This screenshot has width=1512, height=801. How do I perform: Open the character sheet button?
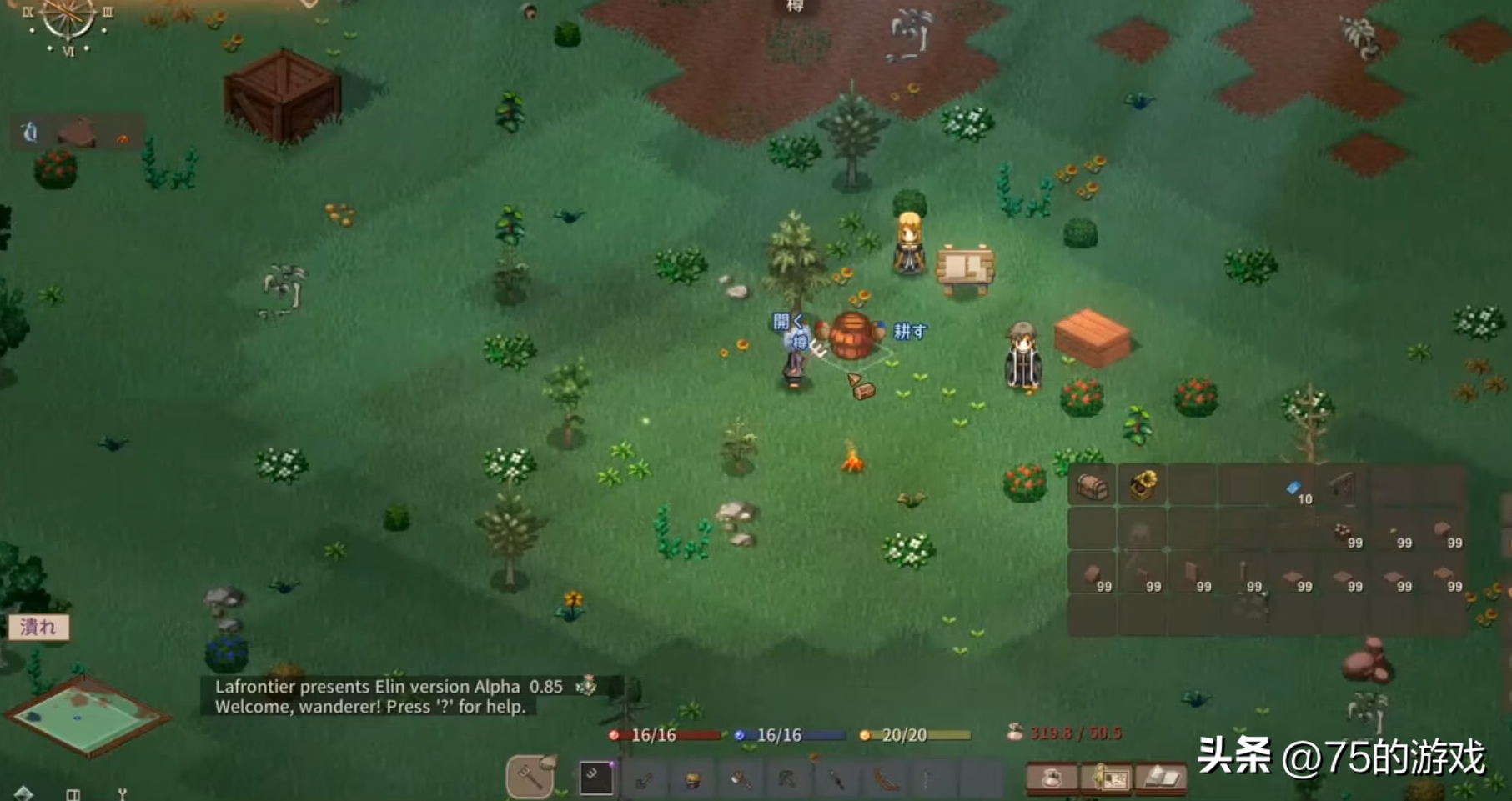(x=1107, y=778)
